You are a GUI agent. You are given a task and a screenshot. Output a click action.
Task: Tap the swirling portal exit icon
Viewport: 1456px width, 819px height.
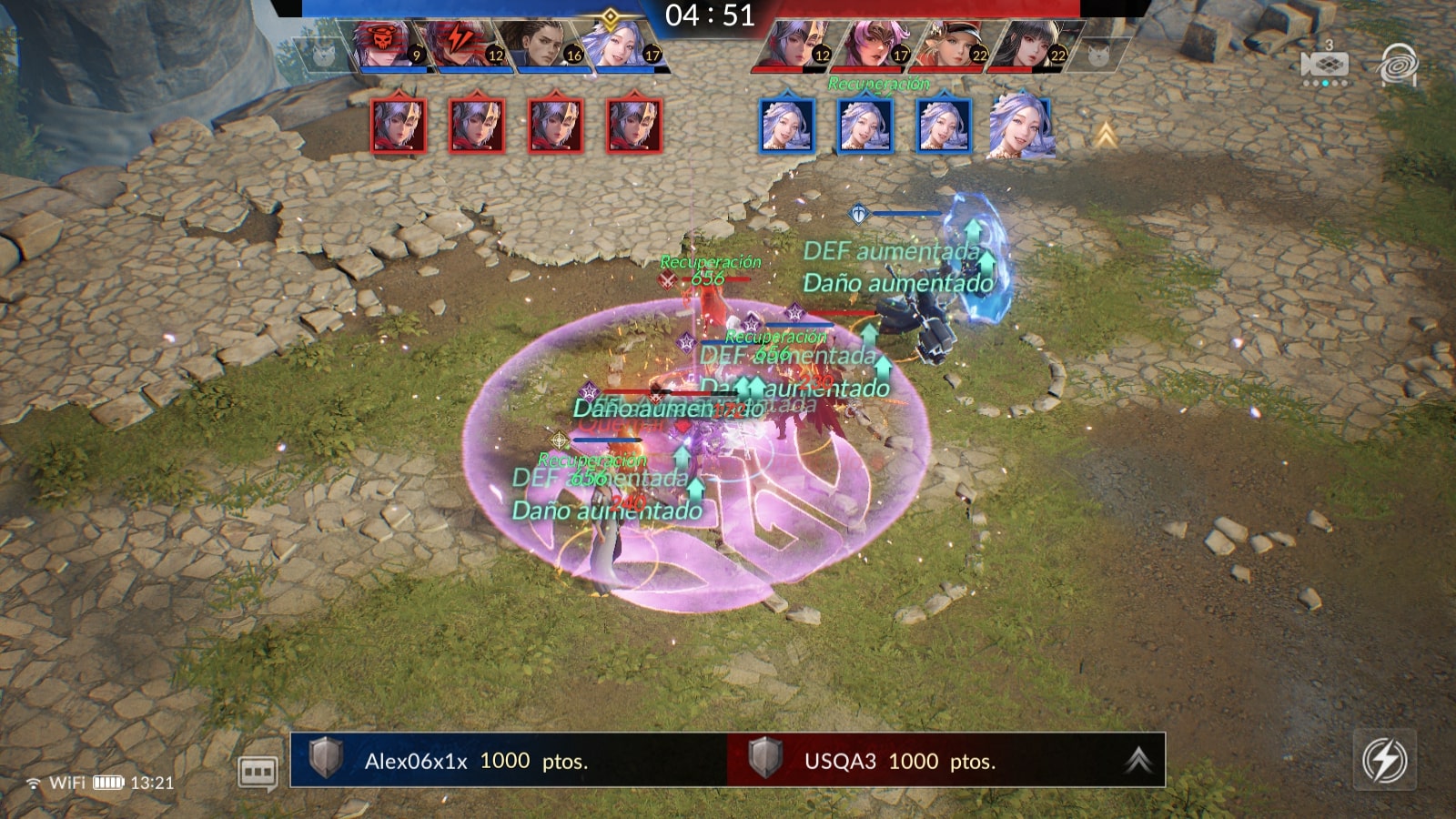pos(1398,66)
